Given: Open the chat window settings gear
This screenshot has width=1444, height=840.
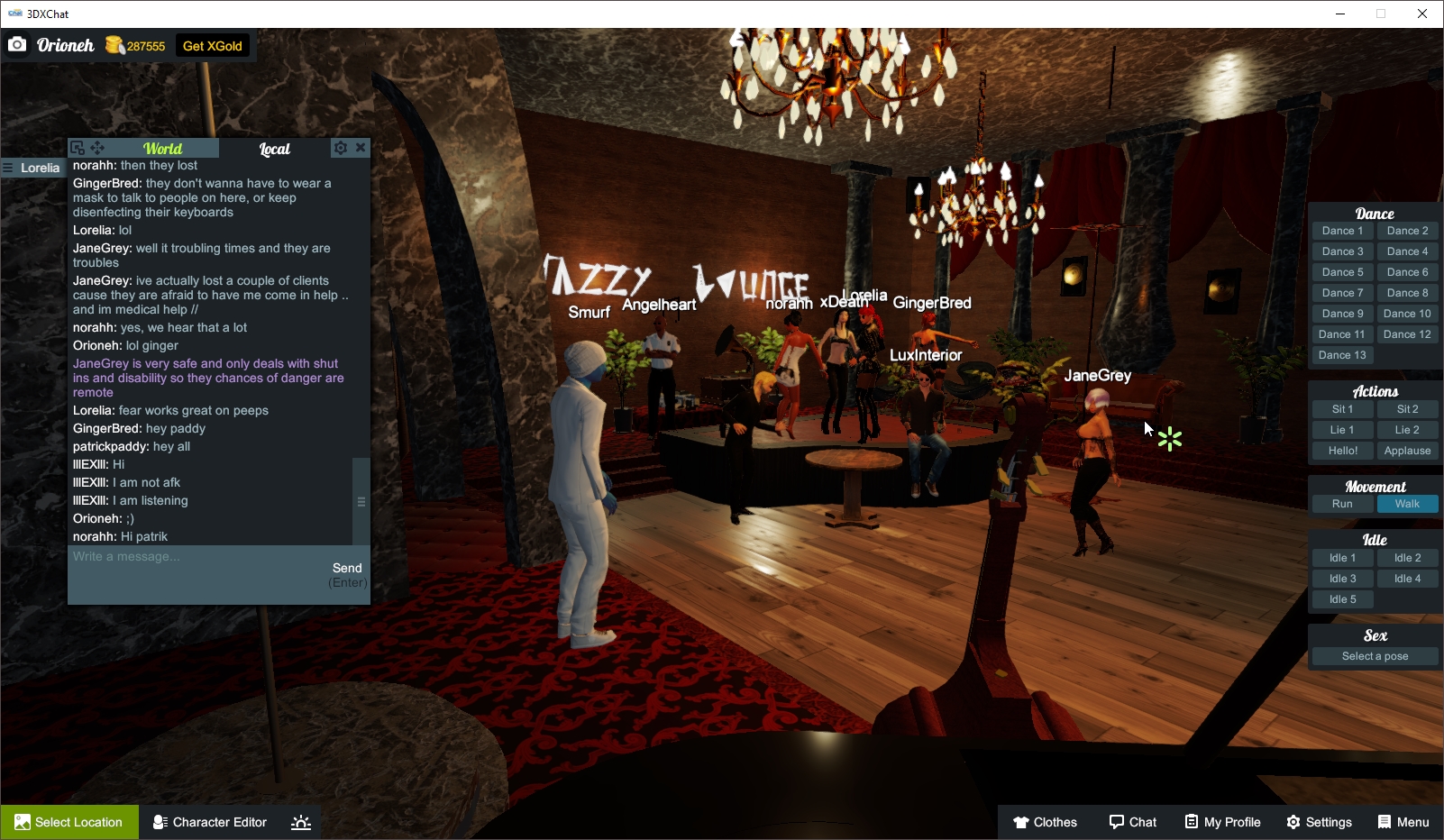Looking at the screenshot, I should [341, 148].
